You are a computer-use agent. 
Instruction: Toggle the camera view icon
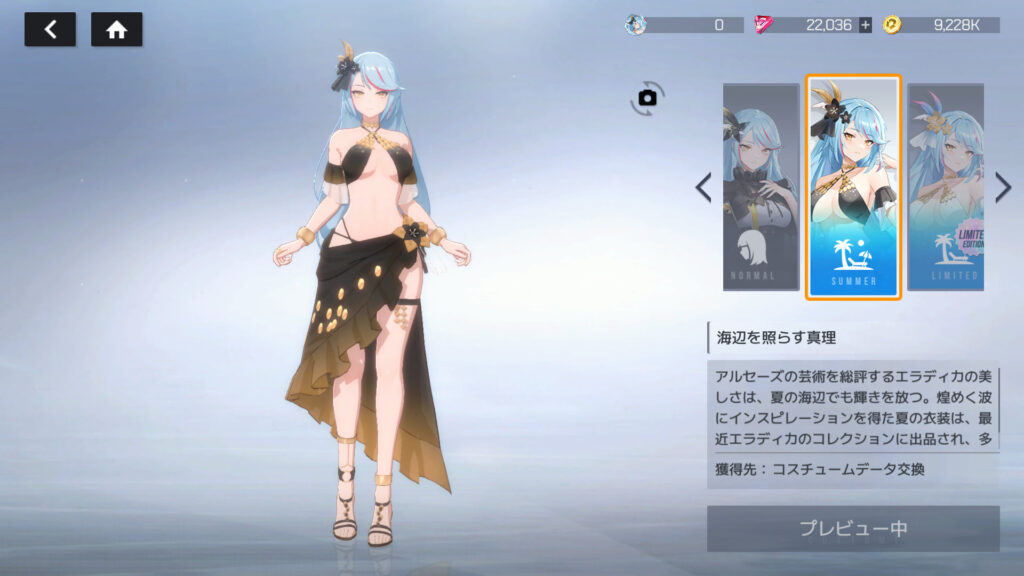click(x=648, y=97)
